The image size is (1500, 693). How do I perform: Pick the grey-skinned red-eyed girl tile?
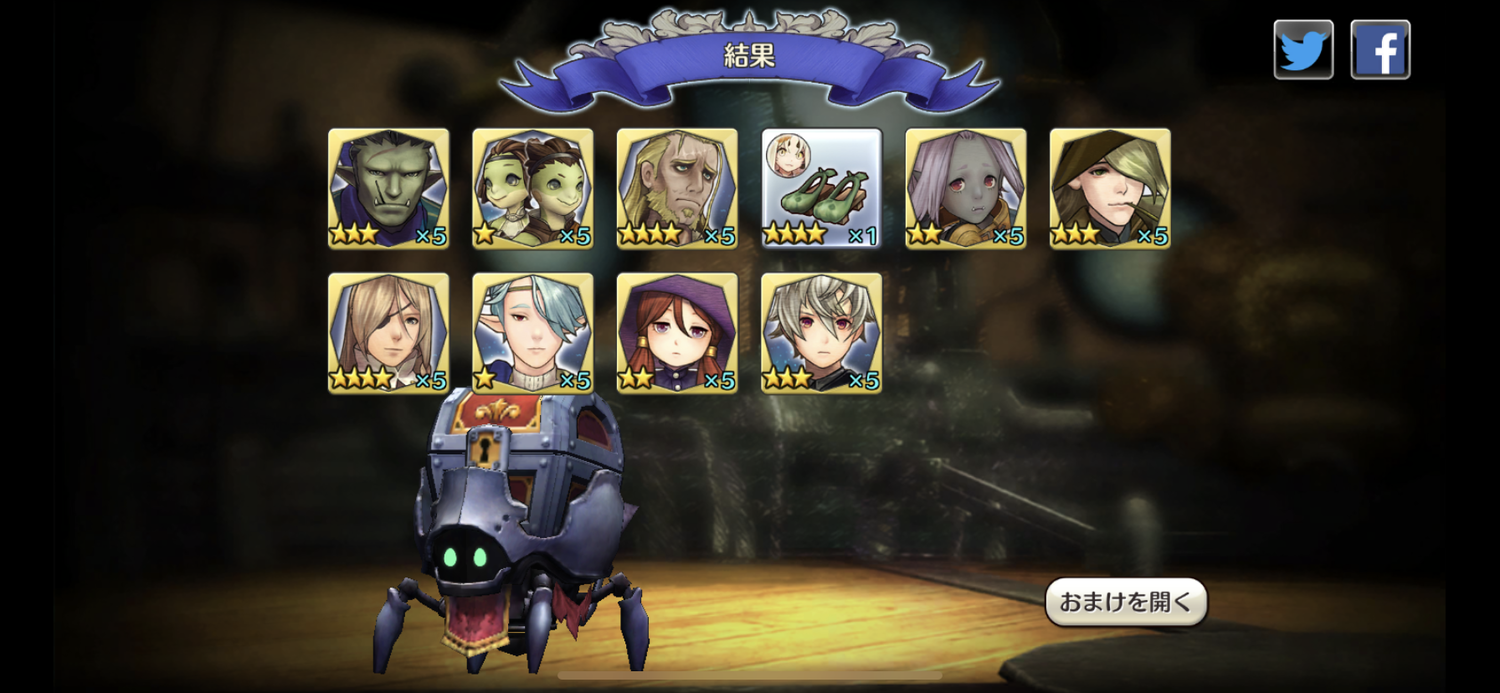tap(965, 188)
